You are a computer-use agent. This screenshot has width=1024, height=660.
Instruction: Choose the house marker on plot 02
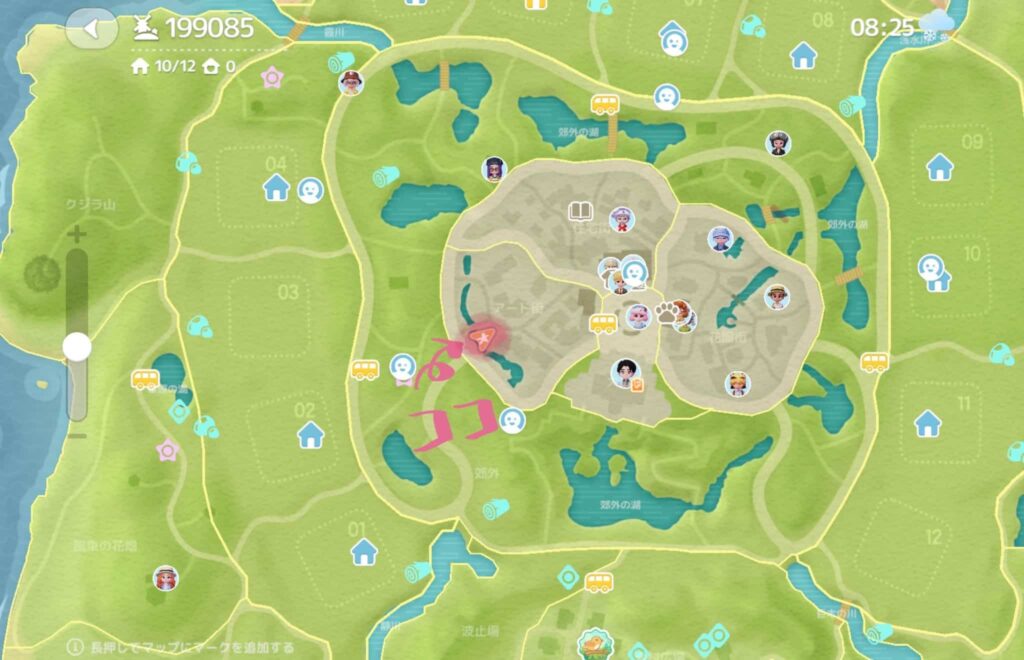(311, 434)
